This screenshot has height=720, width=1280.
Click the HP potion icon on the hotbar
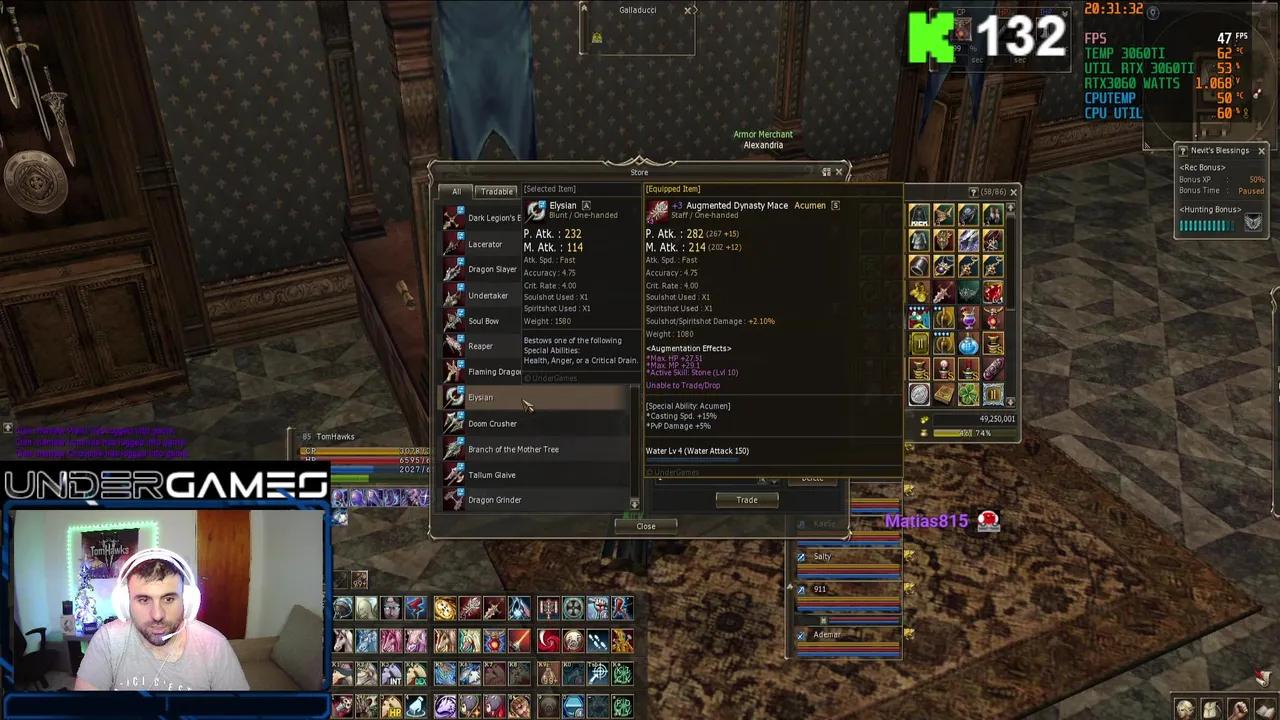(x=393, y=707)
